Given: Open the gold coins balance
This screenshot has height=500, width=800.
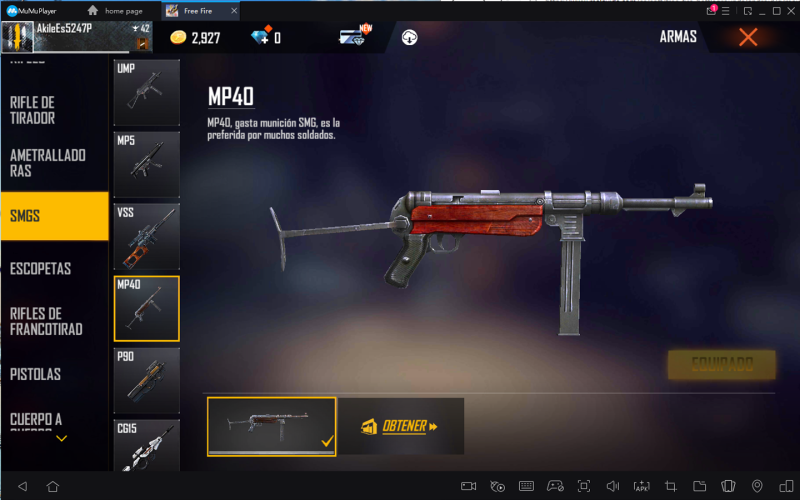Looking at the screenshot, I should coord(195,38).
